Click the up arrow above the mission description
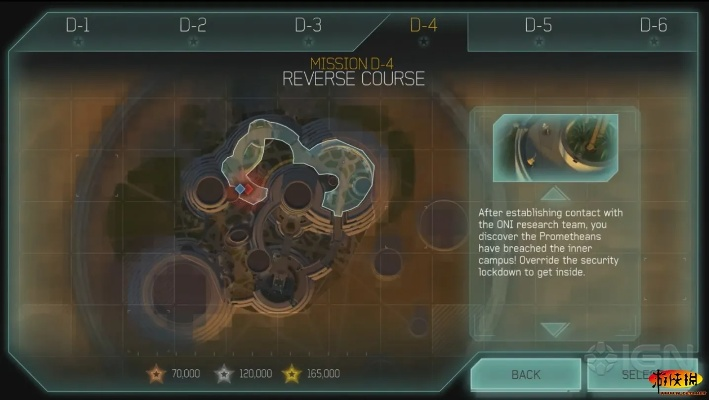The width and height of the screenshot is (709, 400). pyautogui.click(x=554, y=193)
